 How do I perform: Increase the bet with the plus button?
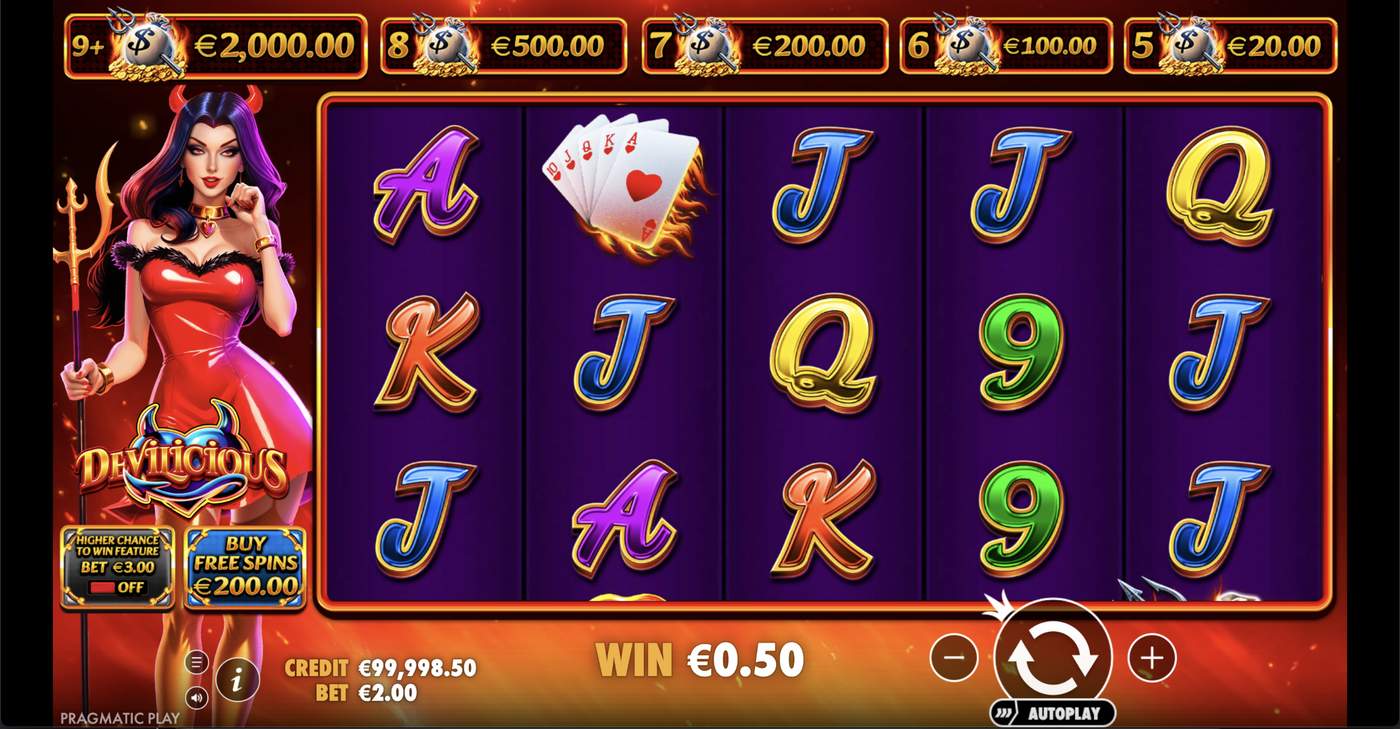coord(1151,658)
